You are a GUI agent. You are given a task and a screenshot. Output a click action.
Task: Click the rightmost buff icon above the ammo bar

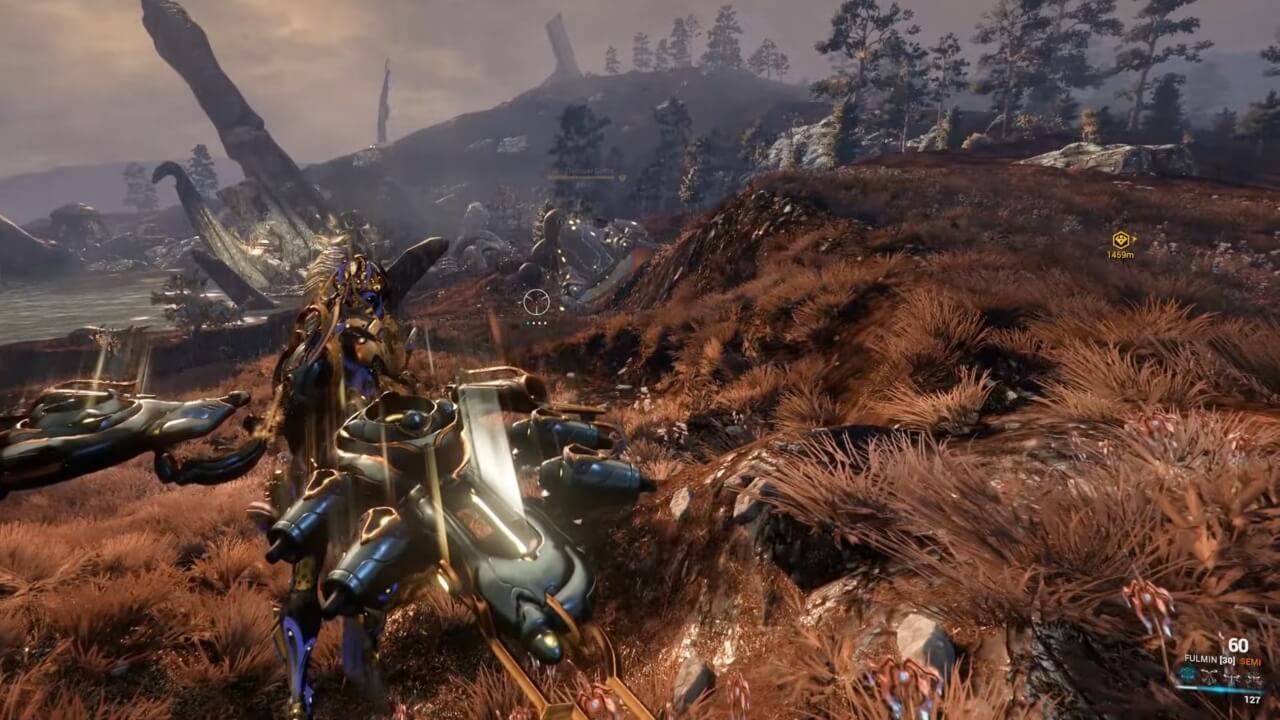pyautogui.click(x=1253, y=679)
